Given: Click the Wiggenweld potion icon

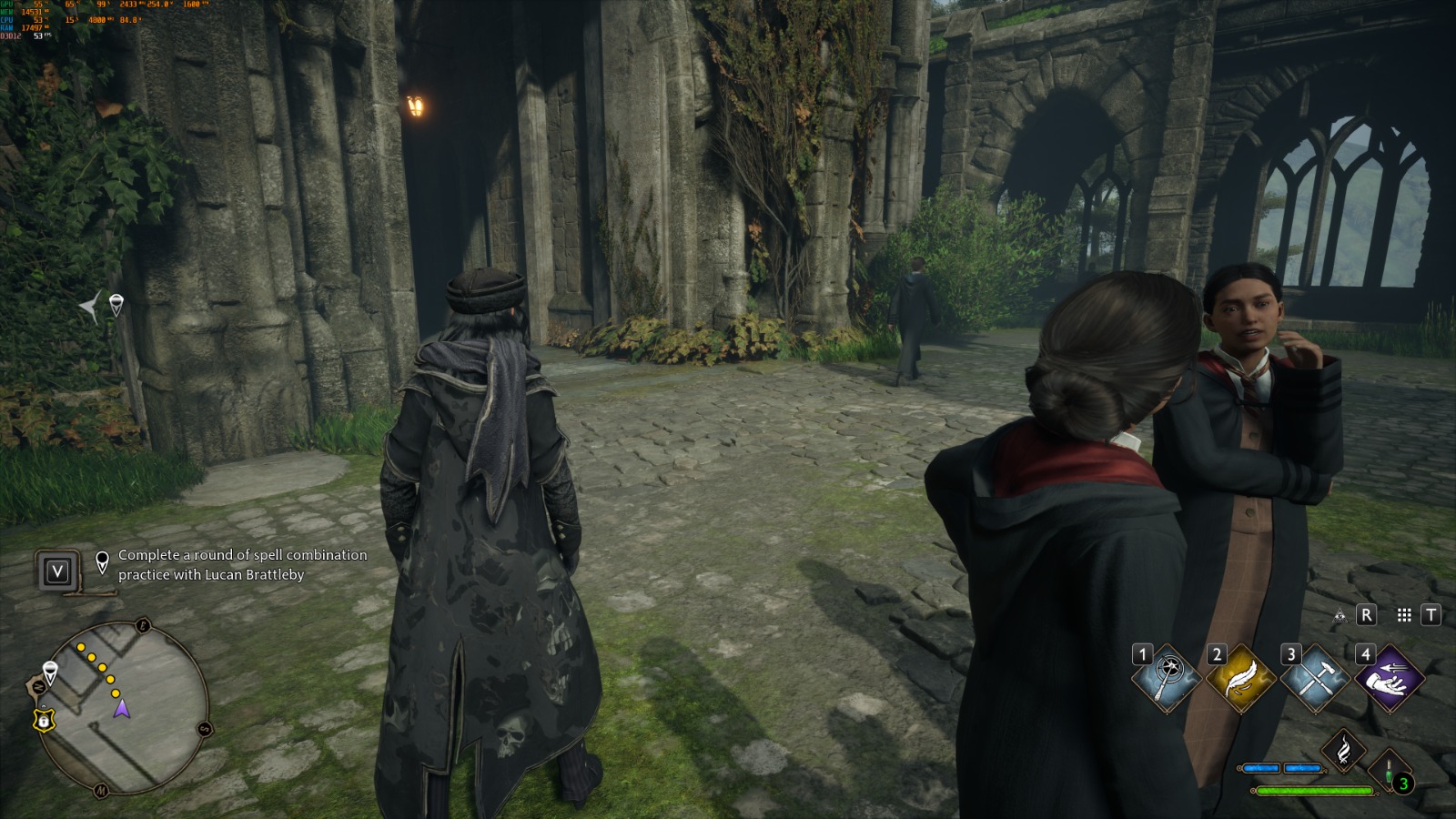Looking at the screenshot, I should [x=1390, y=773].
